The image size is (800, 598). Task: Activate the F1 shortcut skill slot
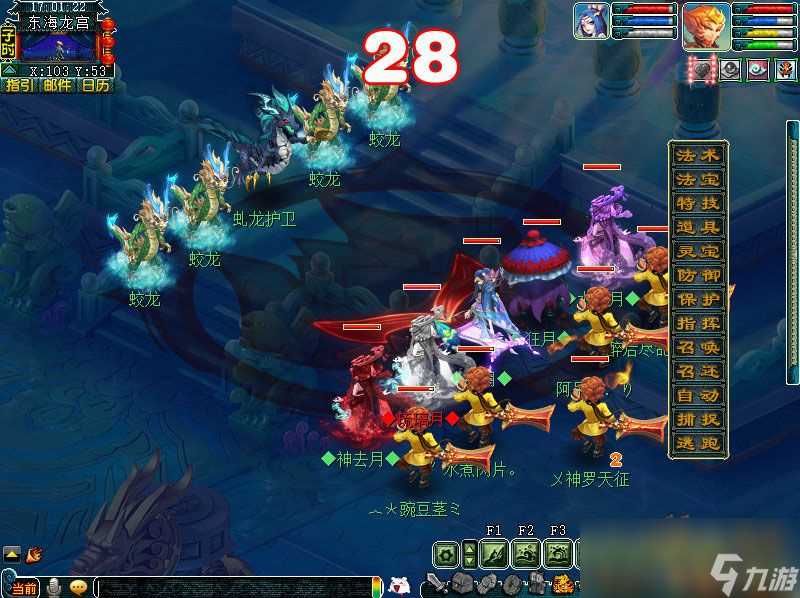click(x=493, y=553)
